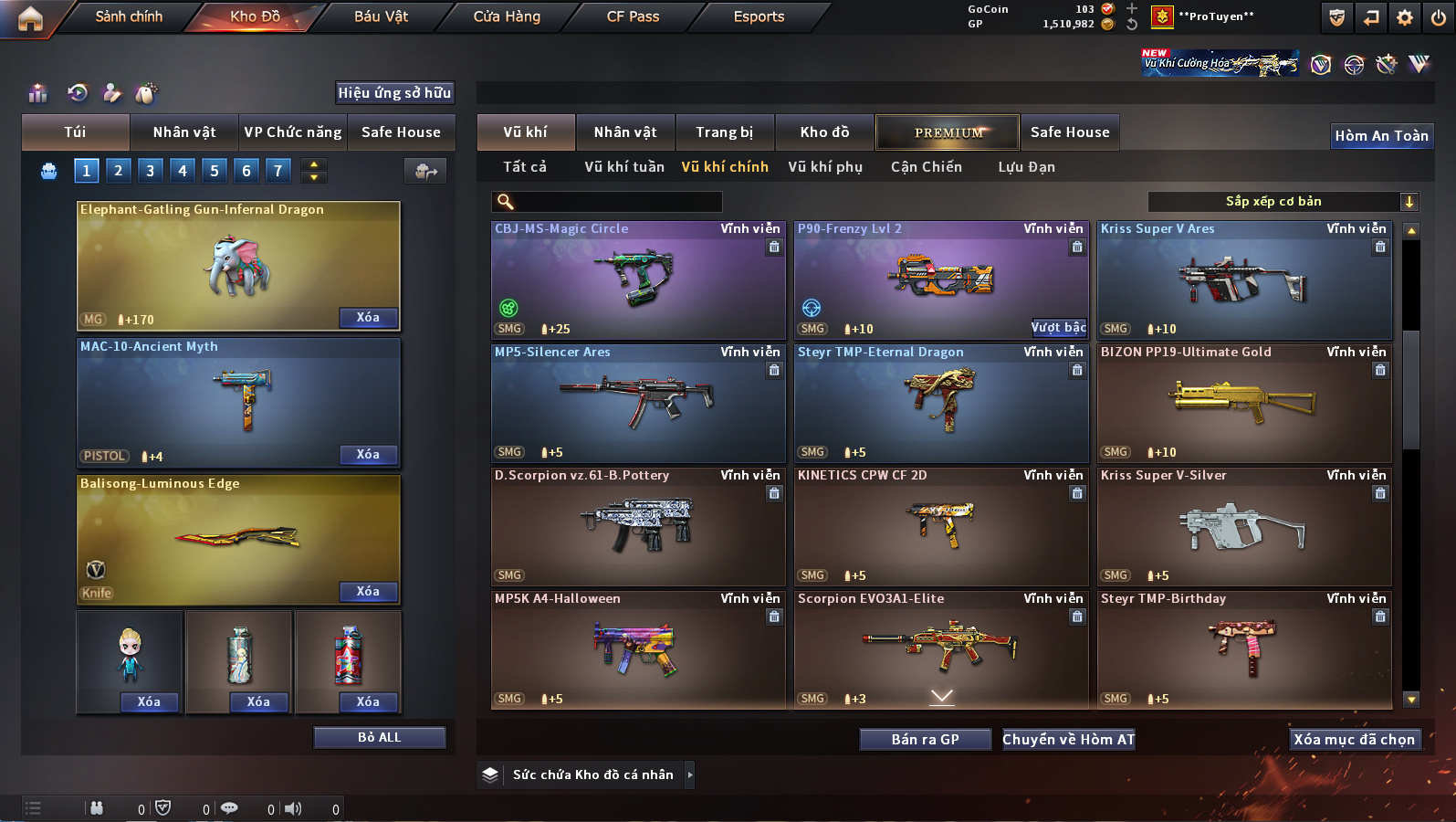Remove Elephant-Gatling Gun-Infernal Dragon with Xóa
Viewport: 1456px width, 822px height.
(x=368, y=318)
